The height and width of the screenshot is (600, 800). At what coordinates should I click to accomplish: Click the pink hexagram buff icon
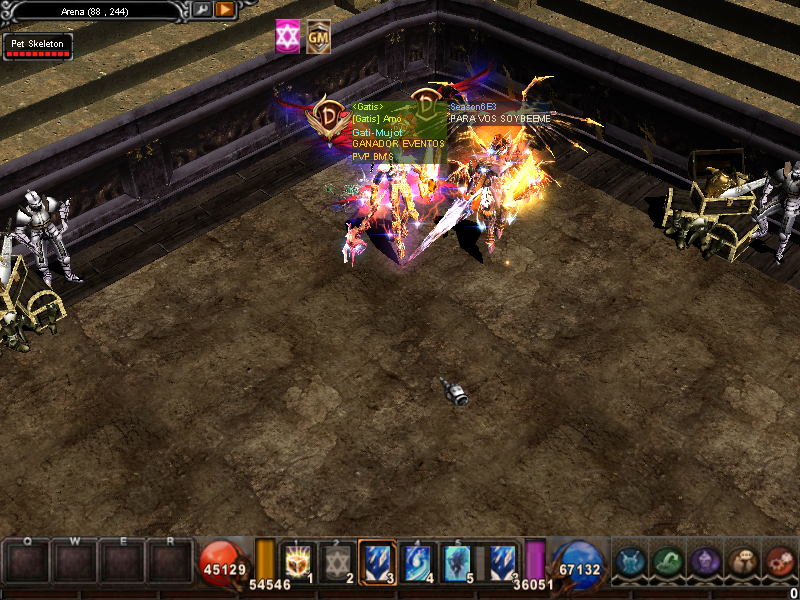[288, 37]
